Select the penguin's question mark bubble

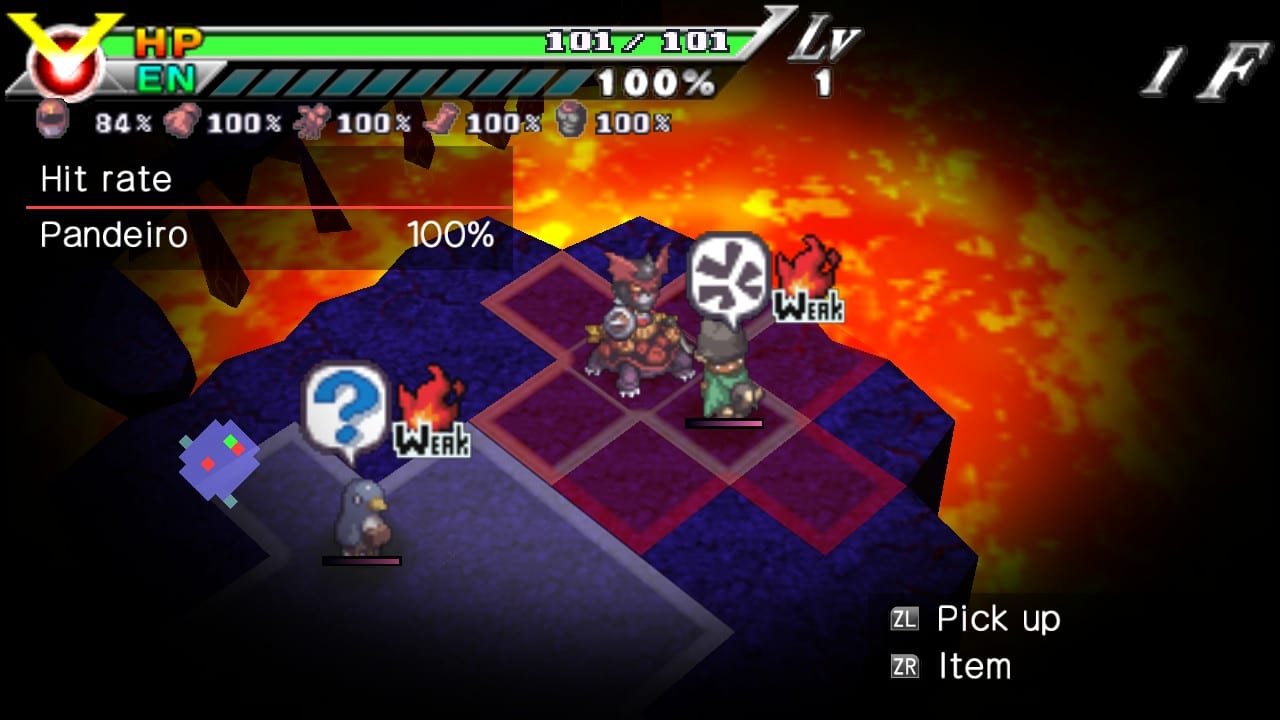346,408
